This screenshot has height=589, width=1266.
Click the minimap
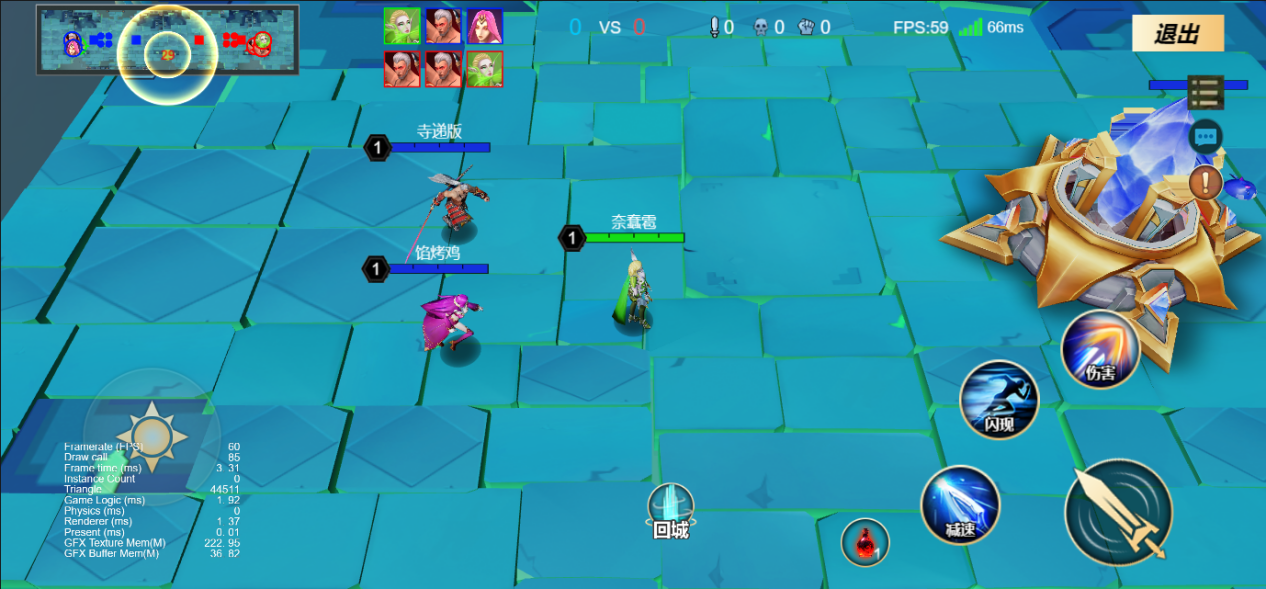pyautogui.click(x=168, y=40)
